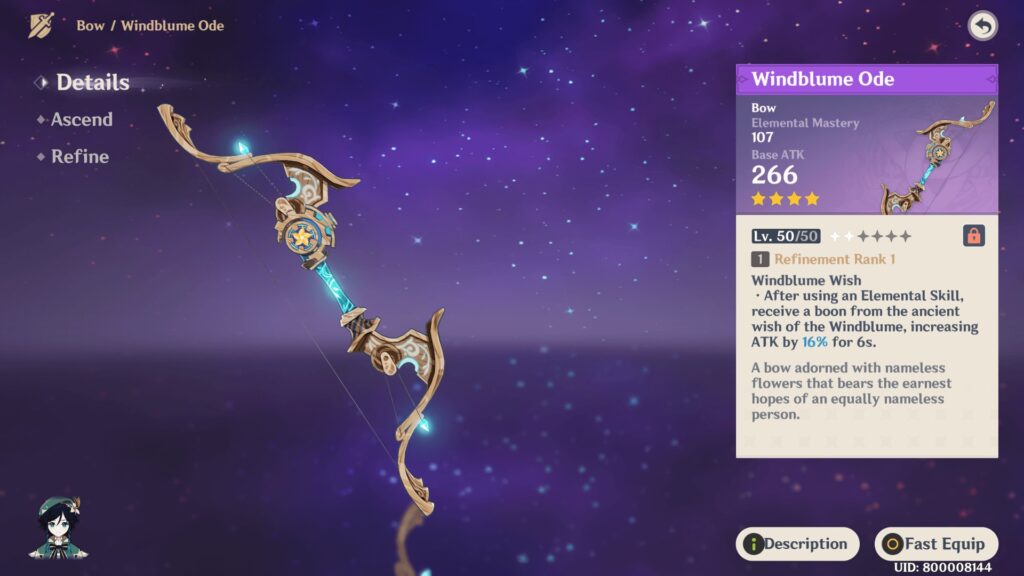Show the weapon Description

[797, 544]
